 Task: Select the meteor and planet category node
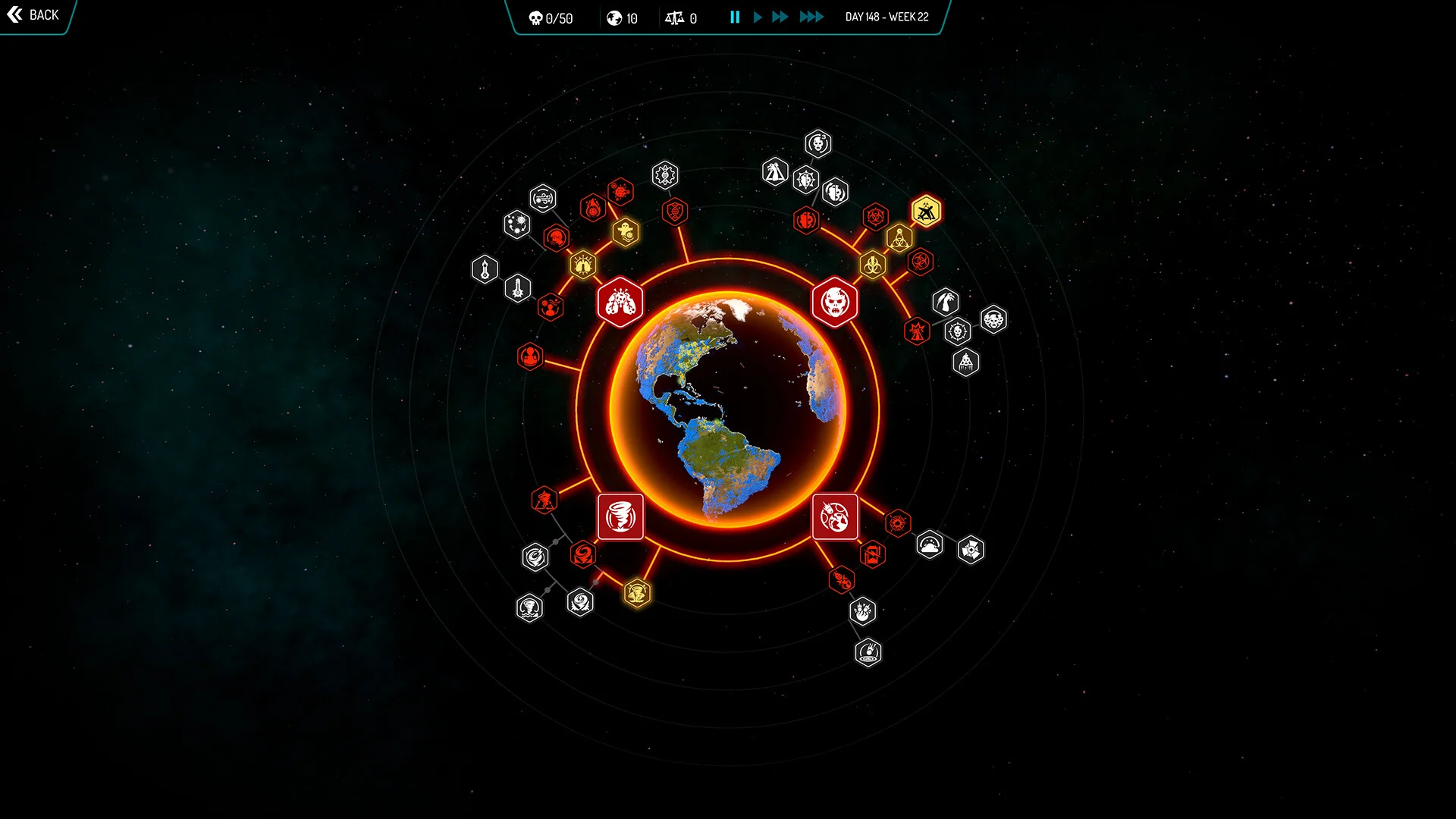[x=835, y=516]
